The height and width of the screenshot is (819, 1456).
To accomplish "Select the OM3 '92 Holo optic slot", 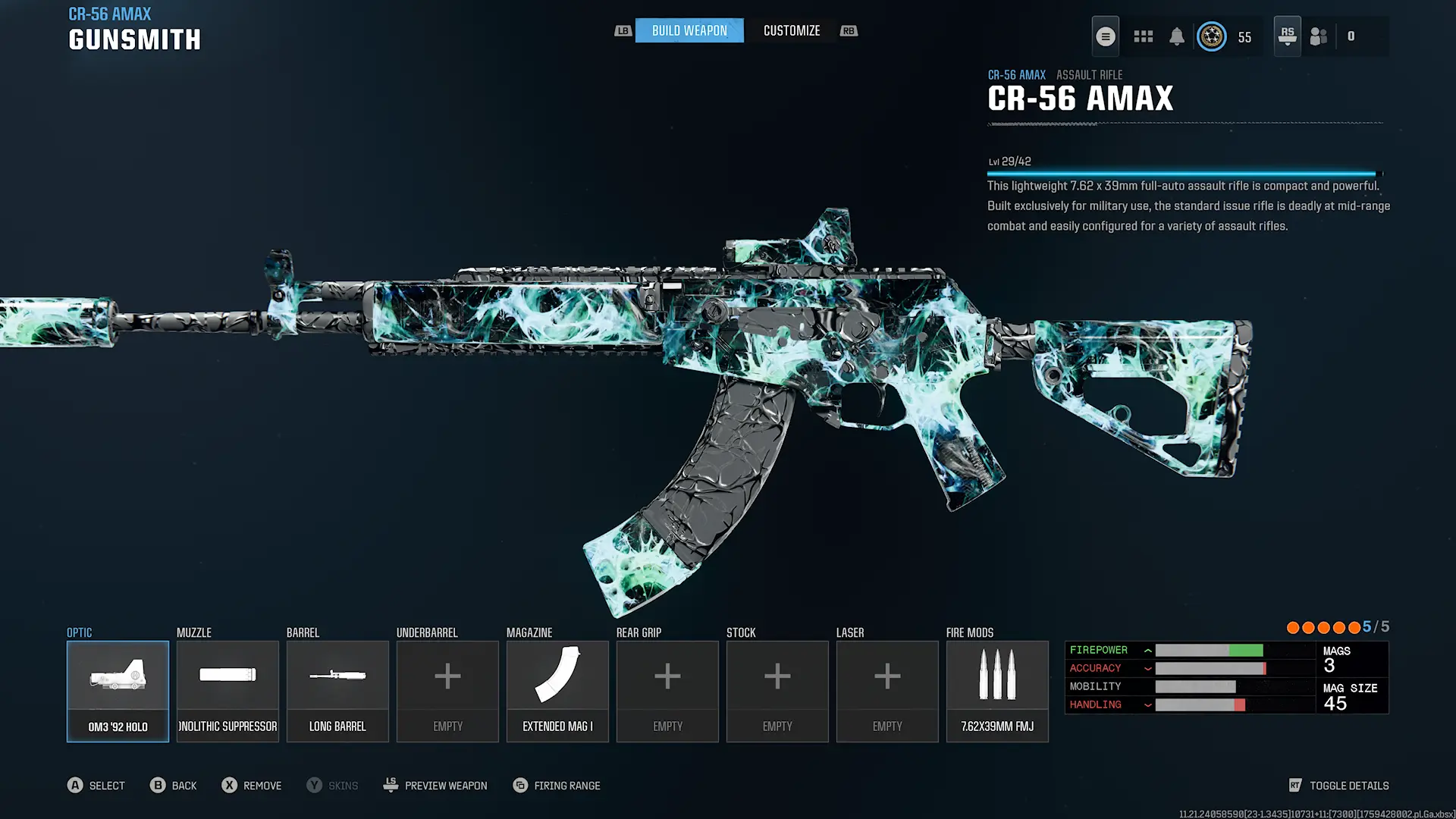I will pos(118,691).
